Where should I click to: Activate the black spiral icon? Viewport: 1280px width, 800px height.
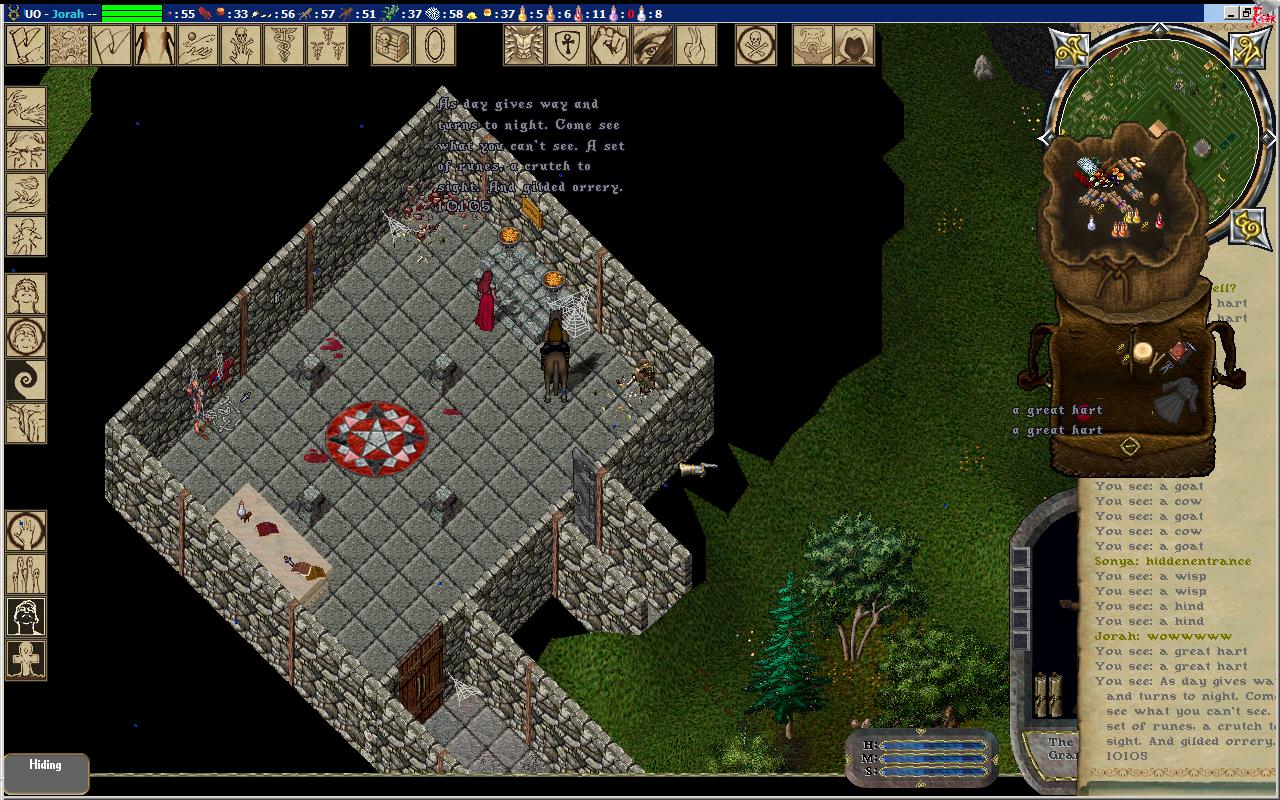pyautogui.click(x=26, y=381)
